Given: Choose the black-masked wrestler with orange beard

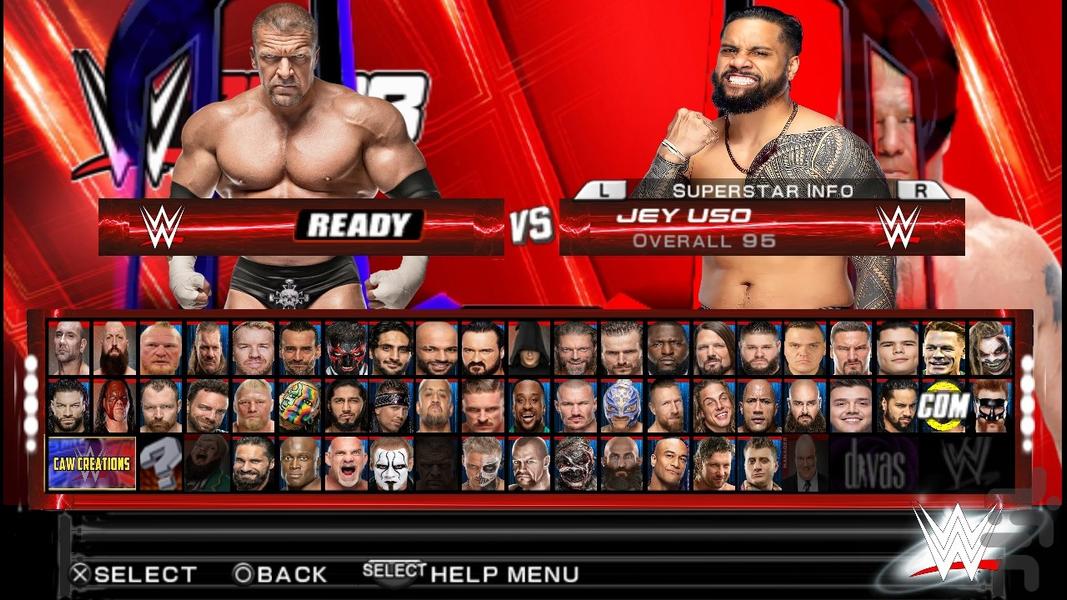Looking at the screenshot, I should (989, 405).
